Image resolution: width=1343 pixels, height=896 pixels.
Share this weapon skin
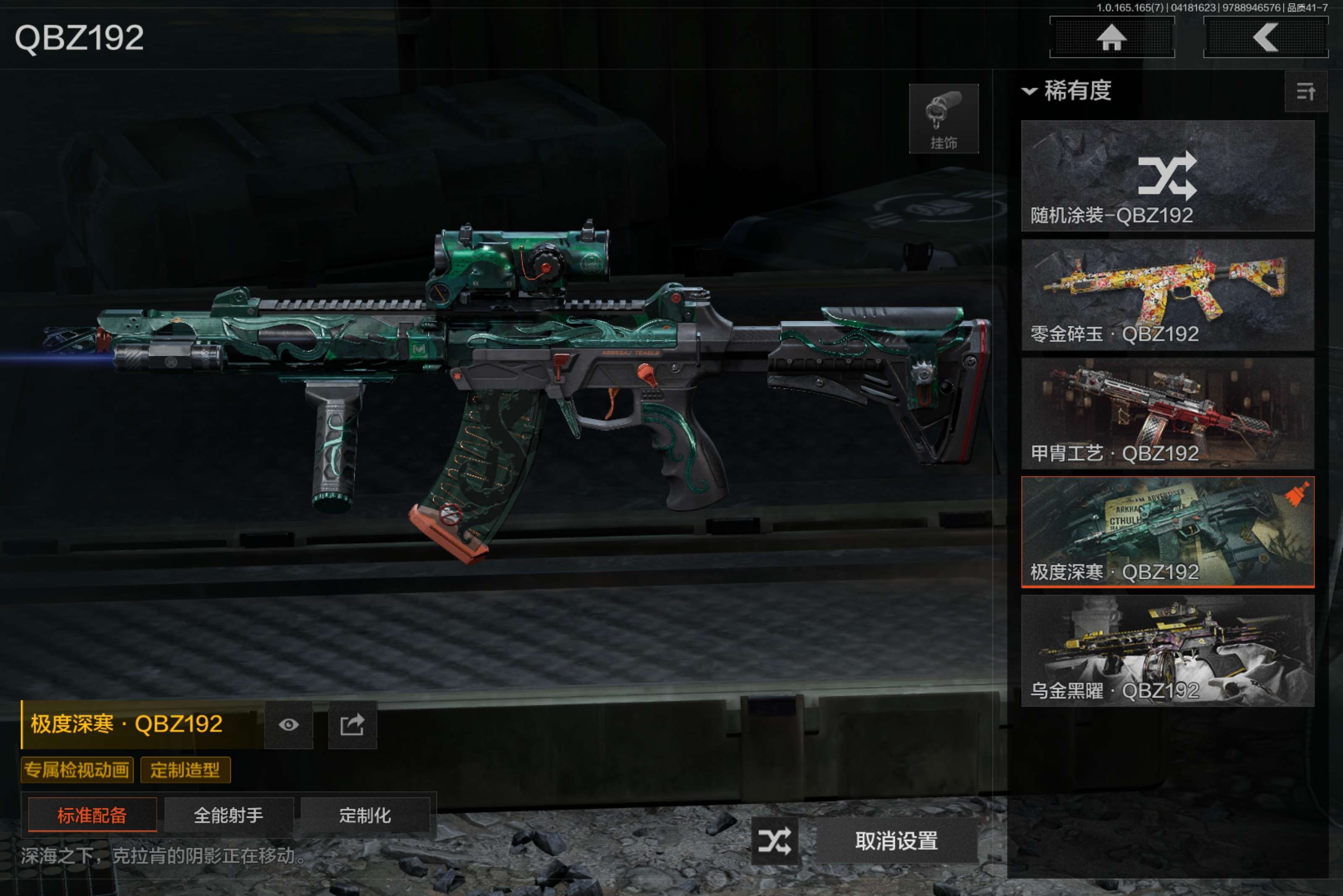352,724
